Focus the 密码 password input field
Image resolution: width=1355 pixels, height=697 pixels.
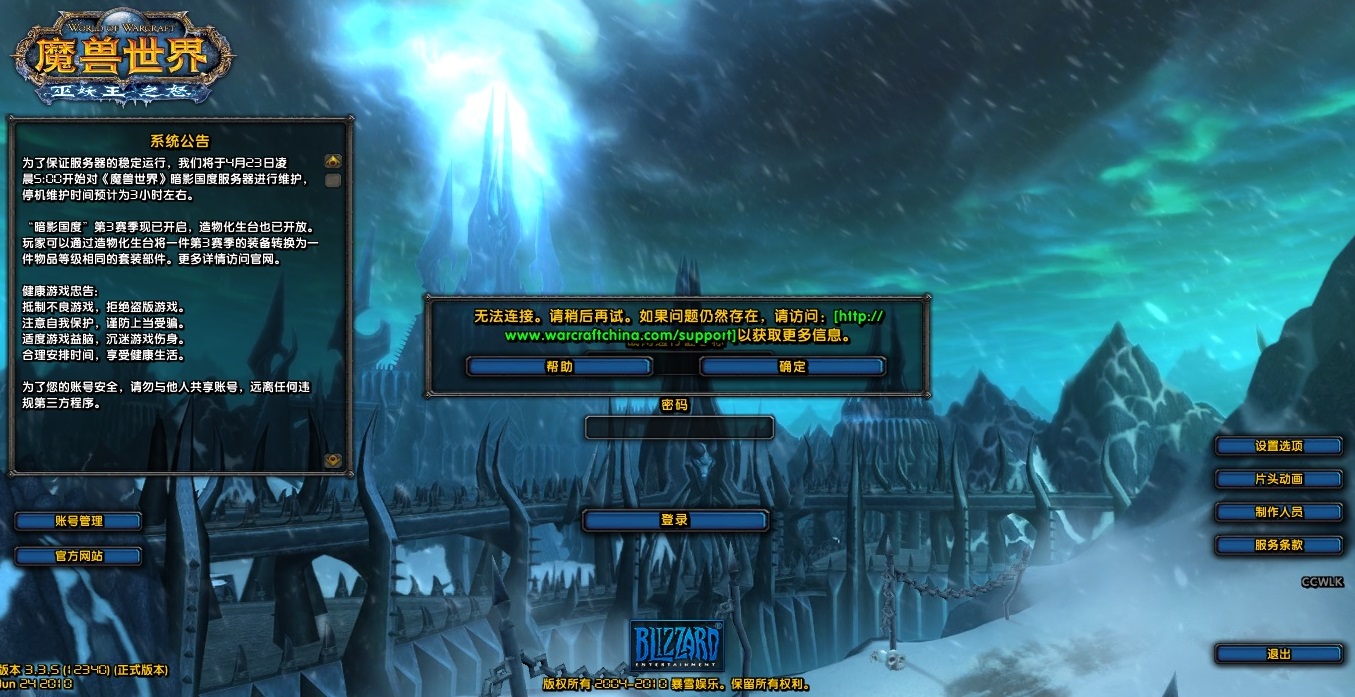(x=678, y=428)
